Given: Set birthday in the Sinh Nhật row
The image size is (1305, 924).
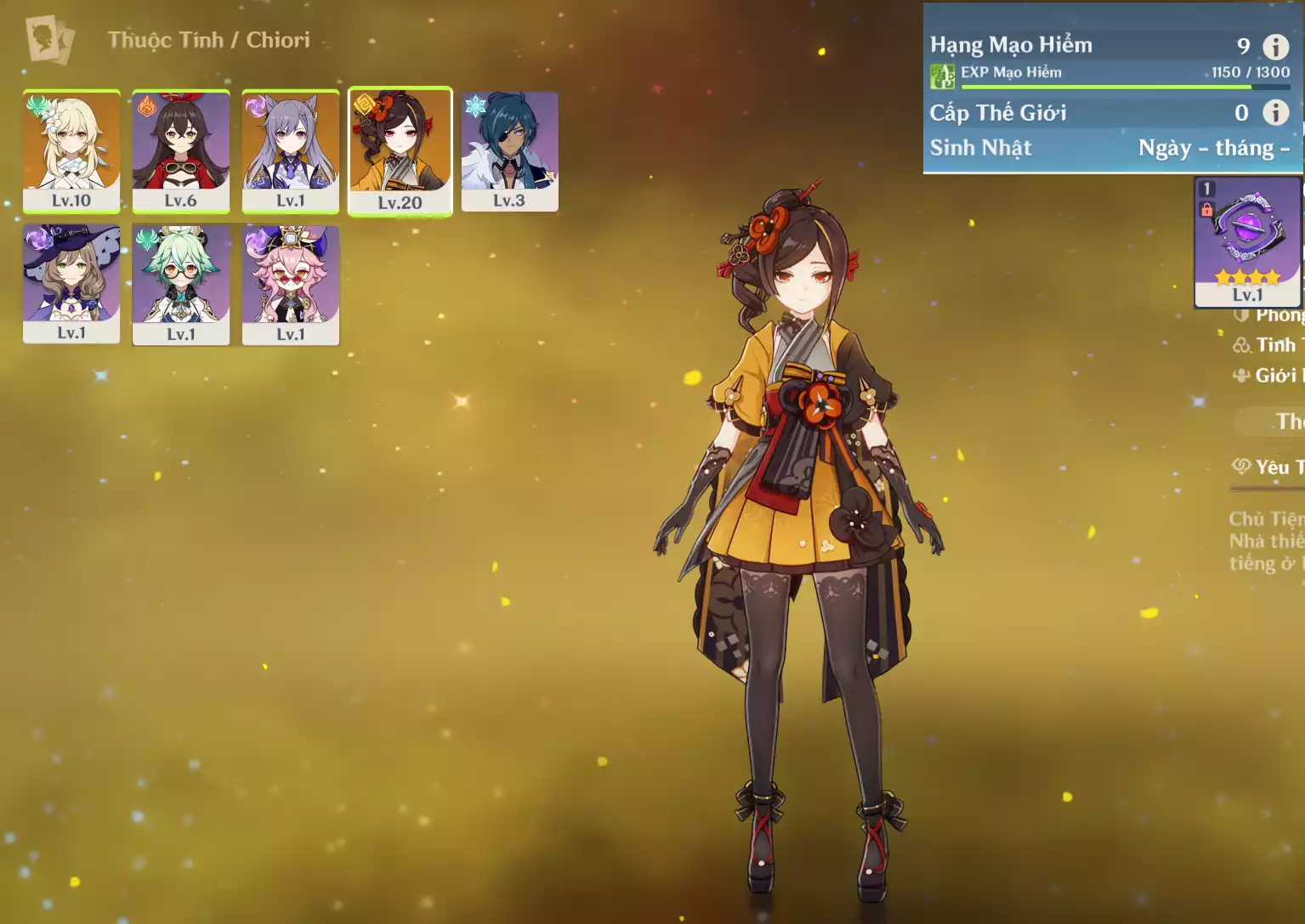Looking at the screenshot, I should click(1213, 148).
